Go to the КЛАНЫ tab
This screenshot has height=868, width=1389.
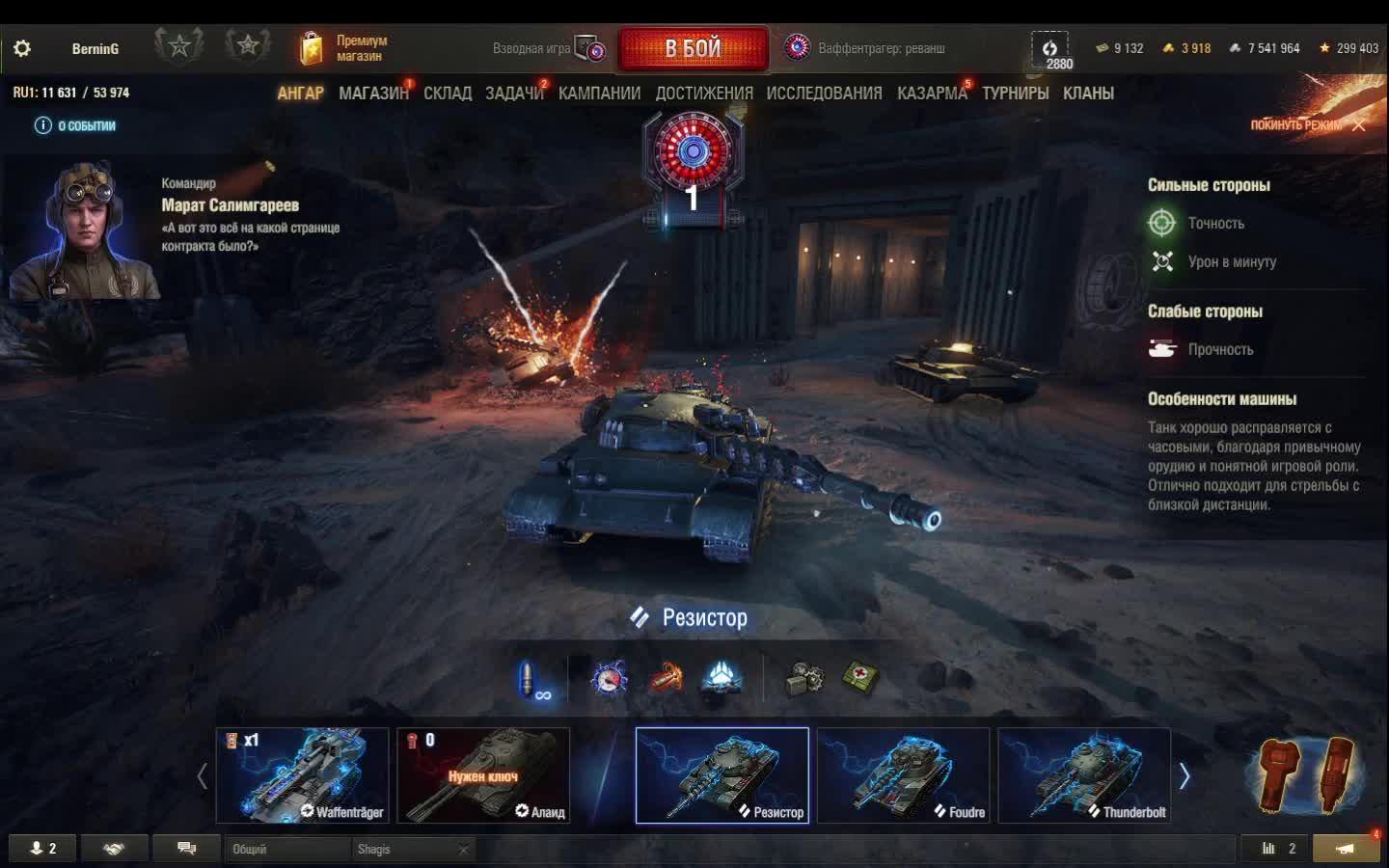tap(1088, 94)
